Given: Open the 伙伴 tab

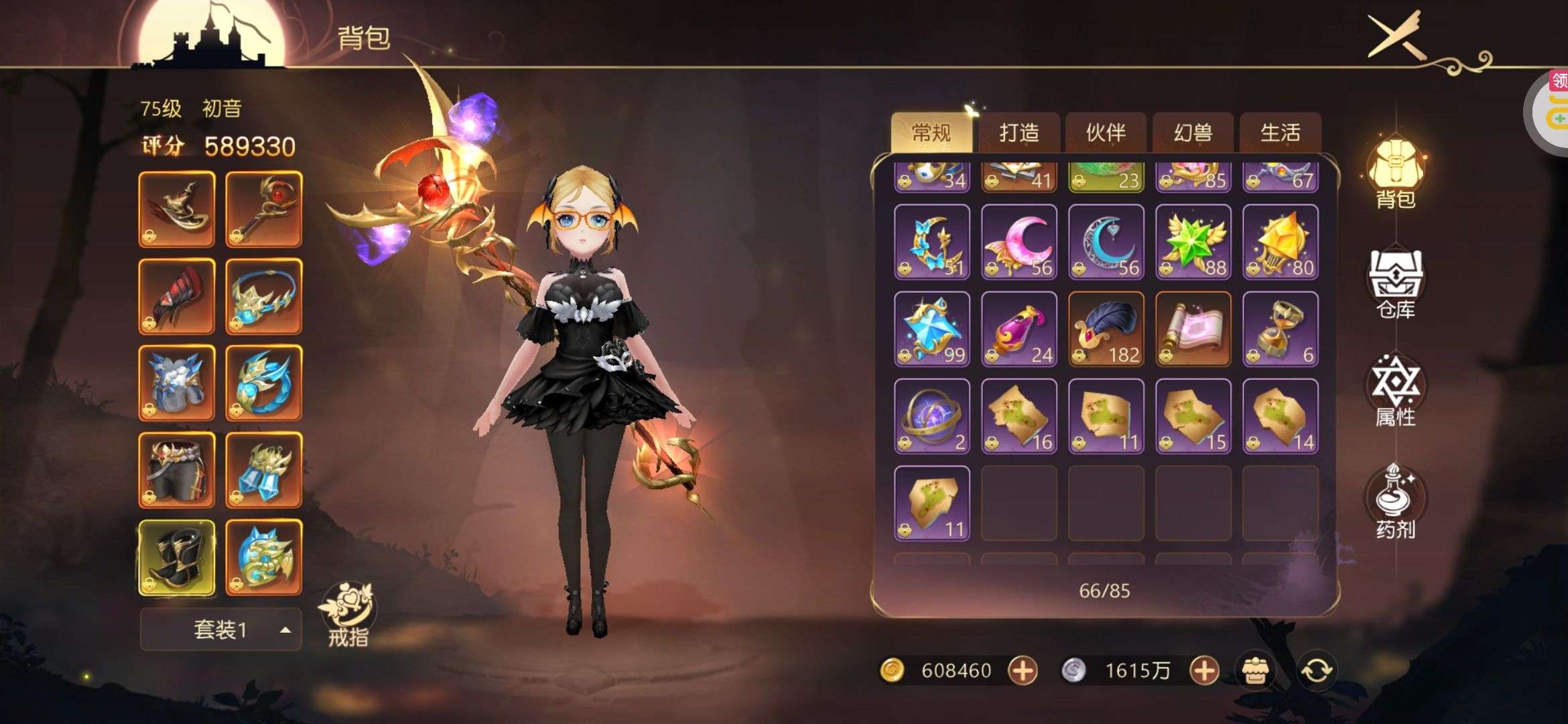Looking at the screenshot, I should click(x=1106, y=133).
